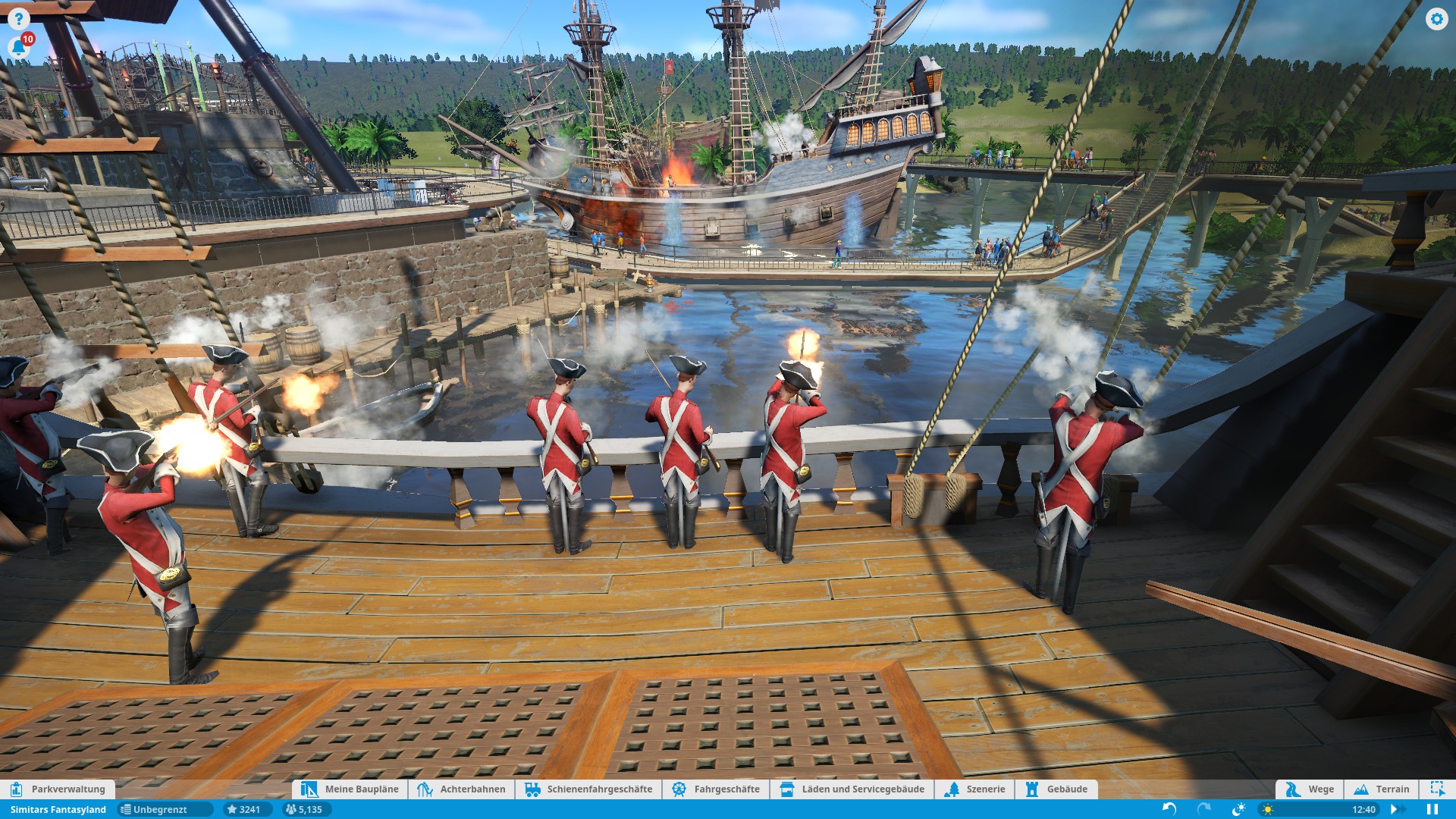Choose the Fahrgeschäfte rides tab
The width and height of the screenshot is (1456, 819).
[716, 789]
